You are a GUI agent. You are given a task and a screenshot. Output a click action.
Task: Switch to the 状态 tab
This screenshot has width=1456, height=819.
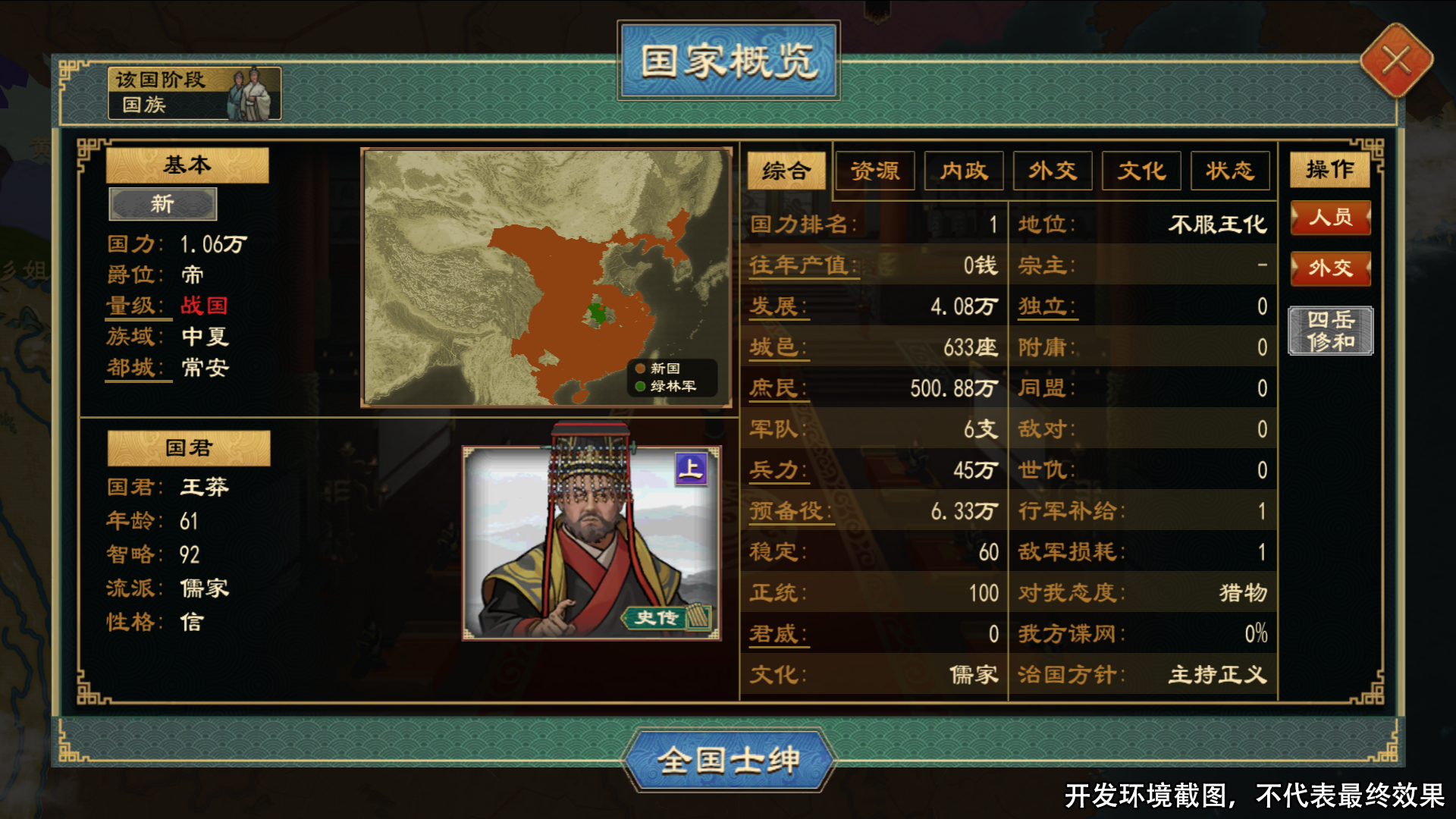pos(1230,170)
